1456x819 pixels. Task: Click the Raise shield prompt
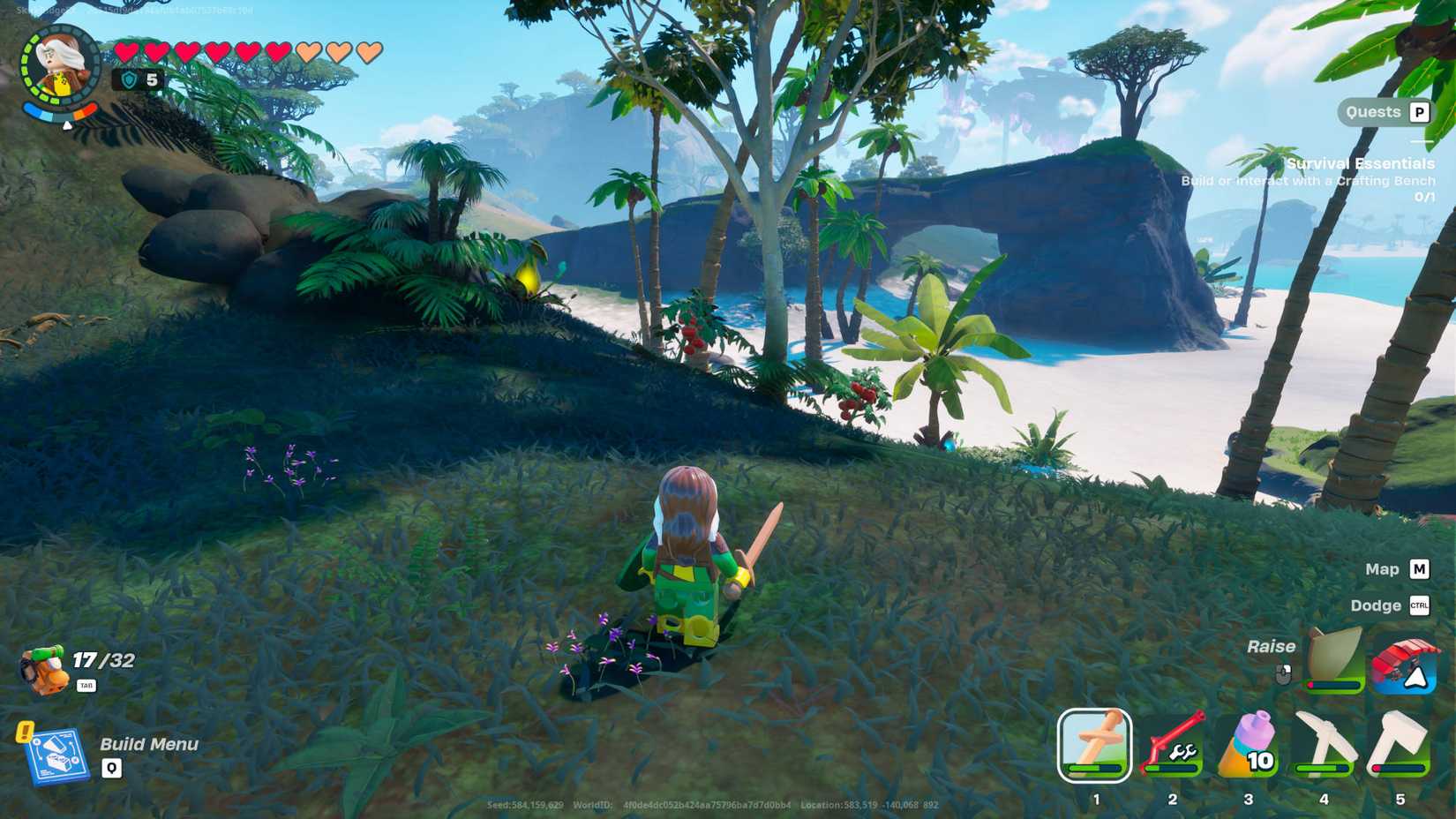point(1273,646)
